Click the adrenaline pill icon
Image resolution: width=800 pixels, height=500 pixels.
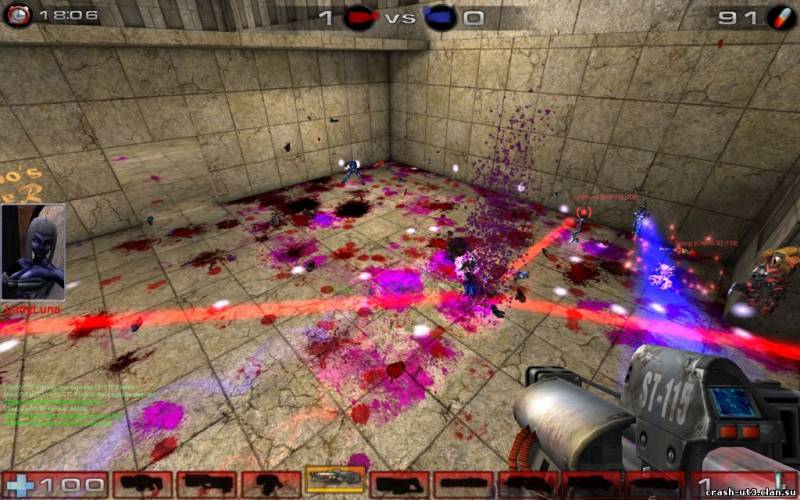(x=778, y=17)
